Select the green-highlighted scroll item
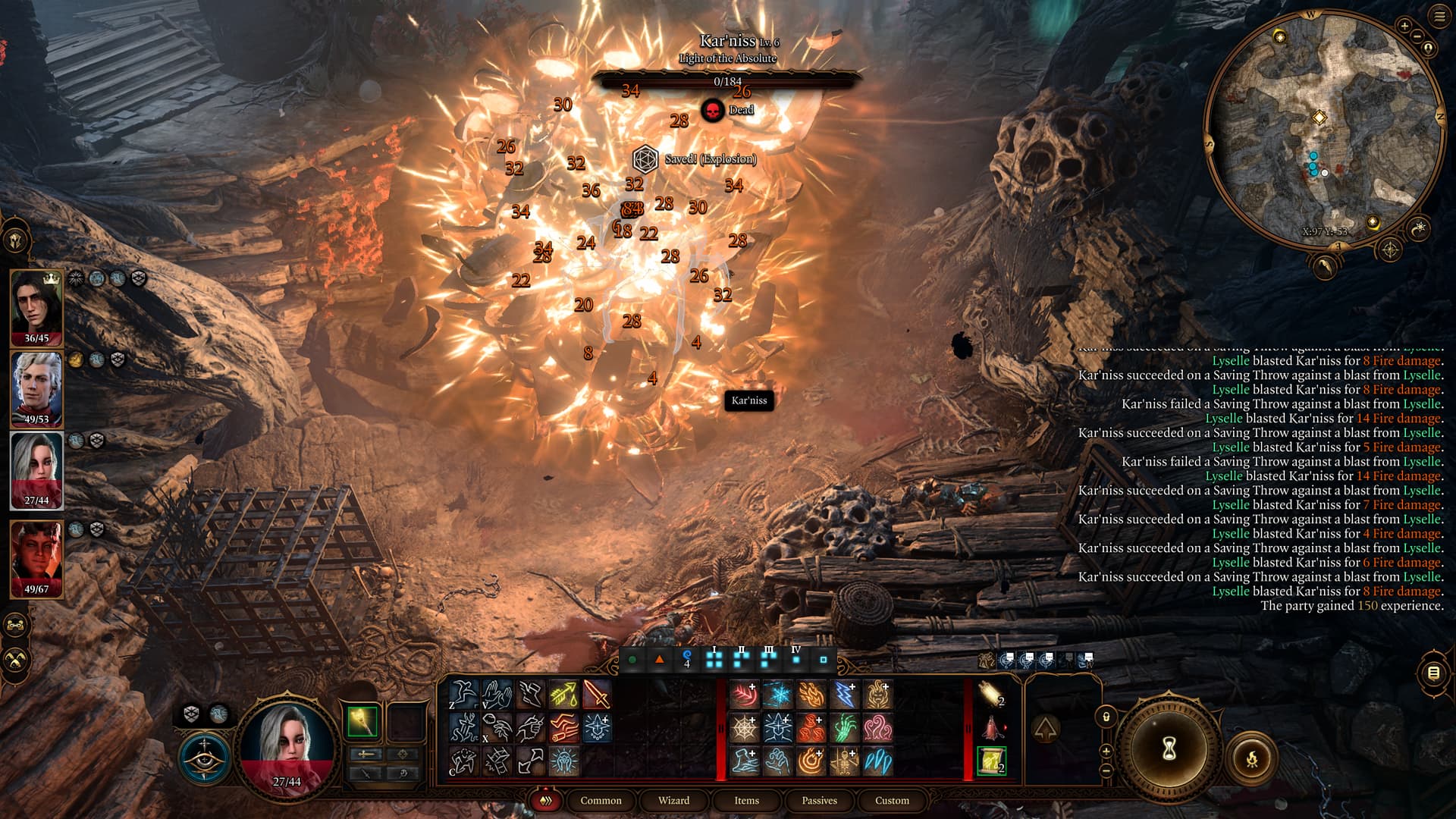Screen dimensions: 1456x819 point(991,761)
